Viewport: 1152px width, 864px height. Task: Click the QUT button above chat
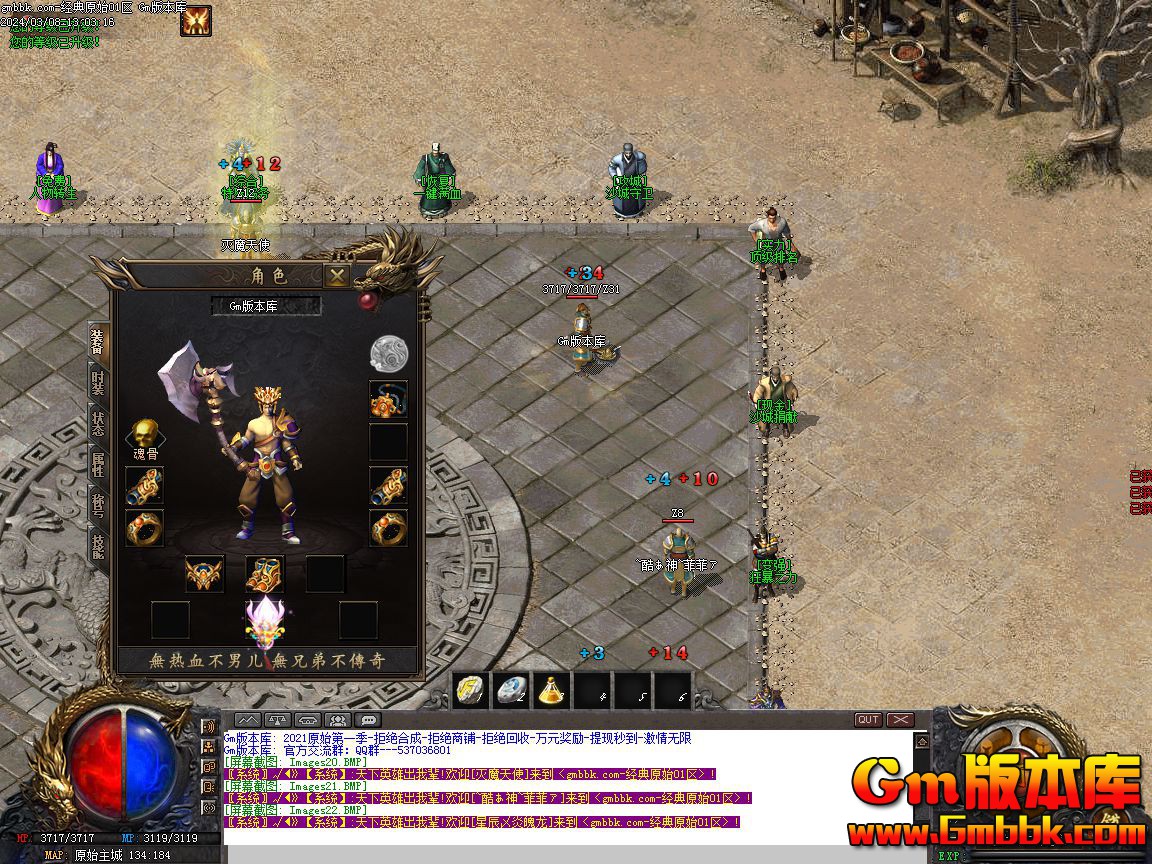(868, 719)
